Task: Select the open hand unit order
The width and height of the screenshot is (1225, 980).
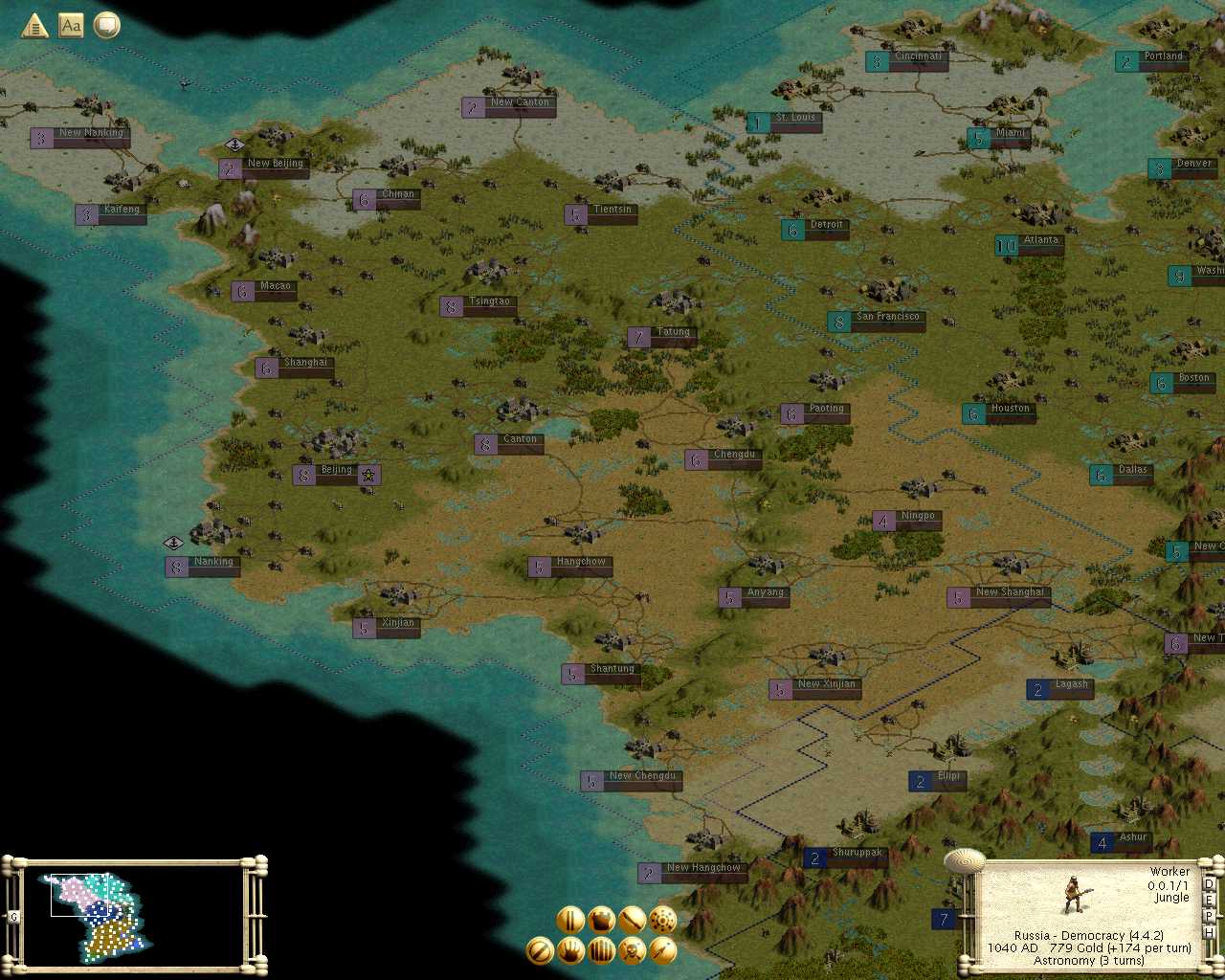Action: coord(570,950)
